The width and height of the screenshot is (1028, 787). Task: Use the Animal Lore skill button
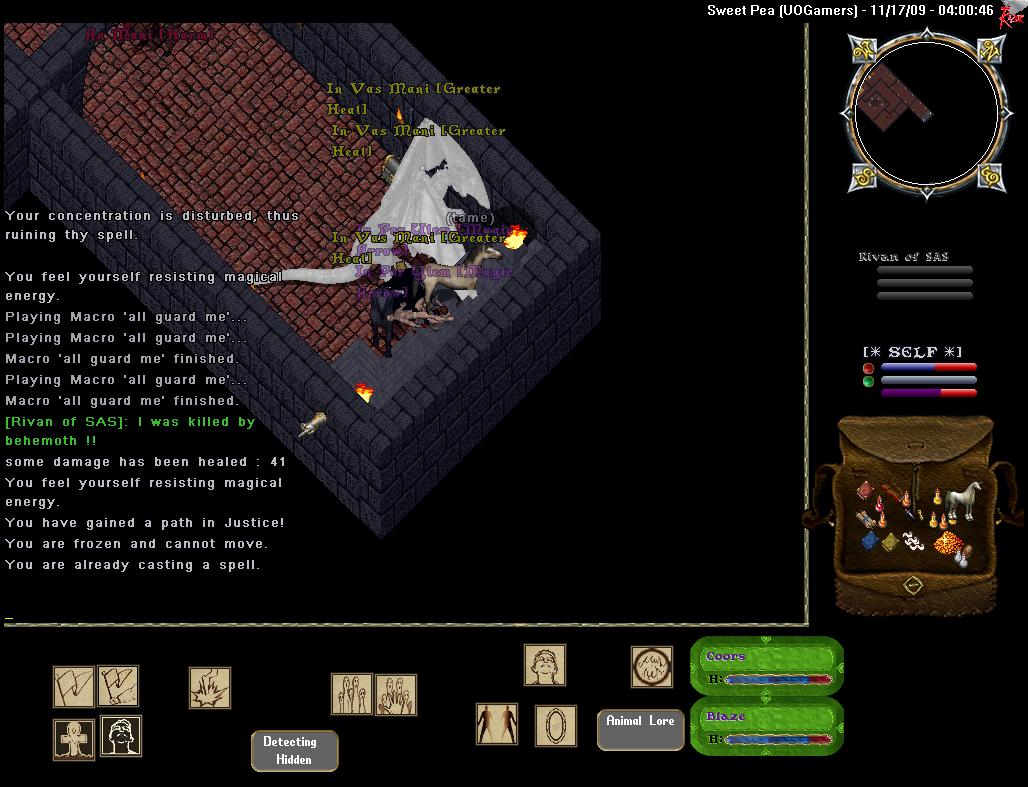[640, 729]
